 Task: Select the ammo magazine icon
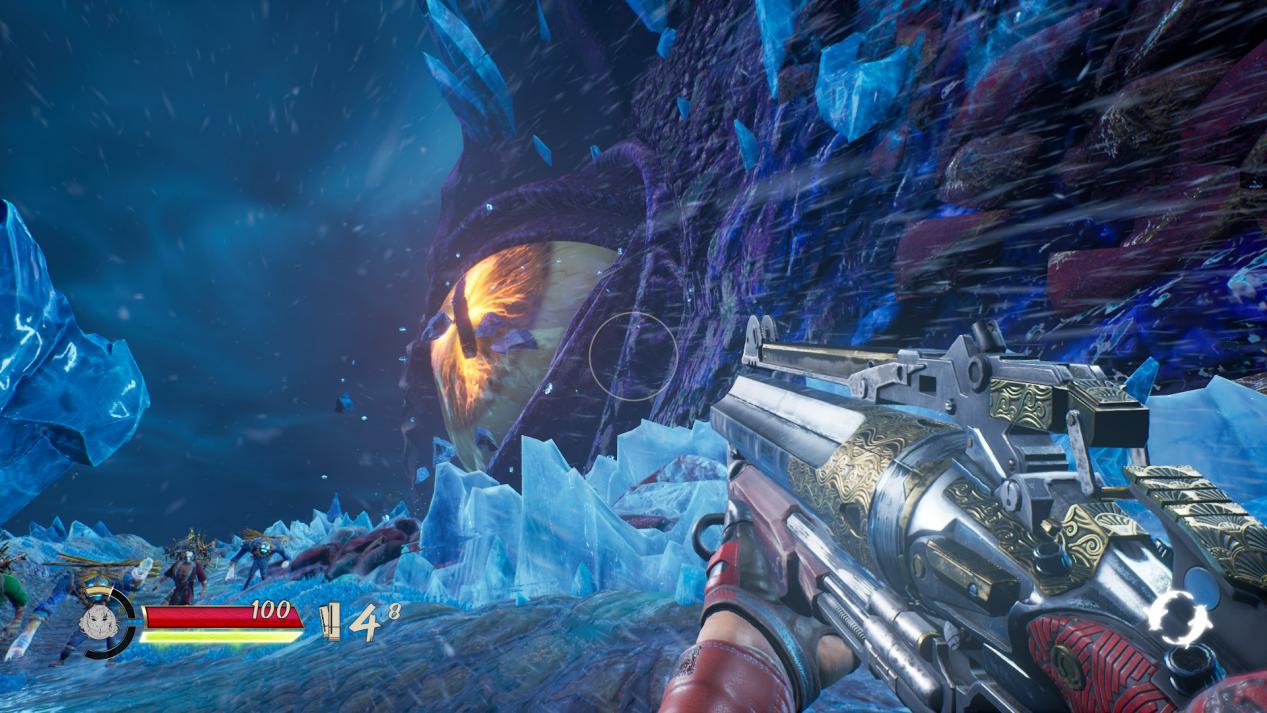[330, 622]
